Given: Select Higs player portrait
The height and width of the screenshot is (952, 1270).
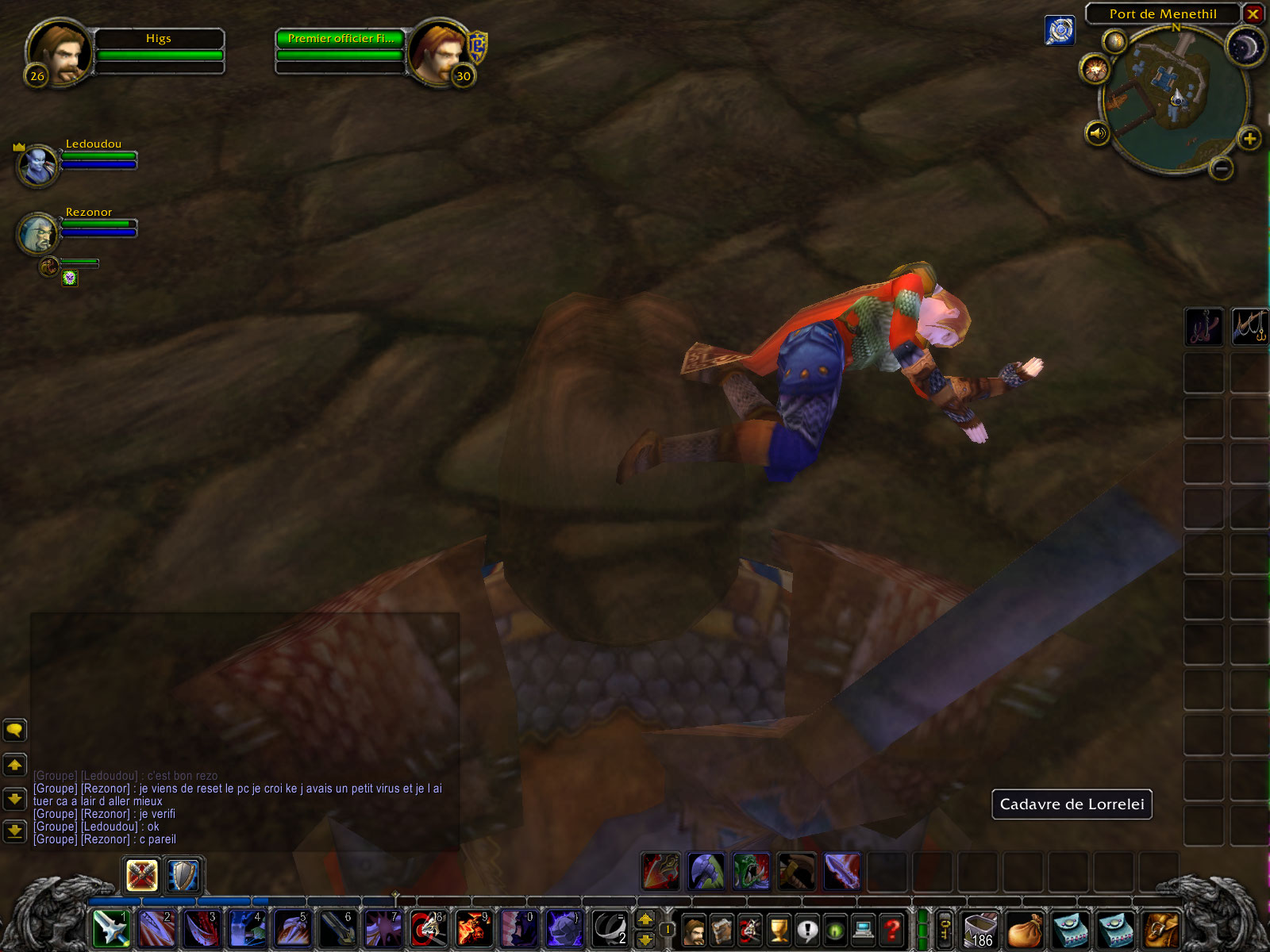Looking at the screenshot, I should (x=57, y=51).
